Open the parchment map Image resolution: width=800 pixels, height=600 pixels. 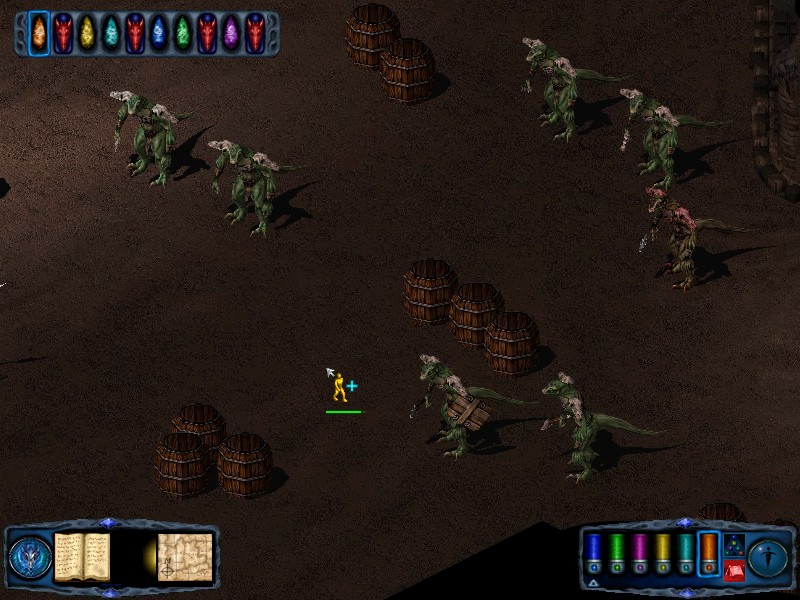(x=185, y=557)
